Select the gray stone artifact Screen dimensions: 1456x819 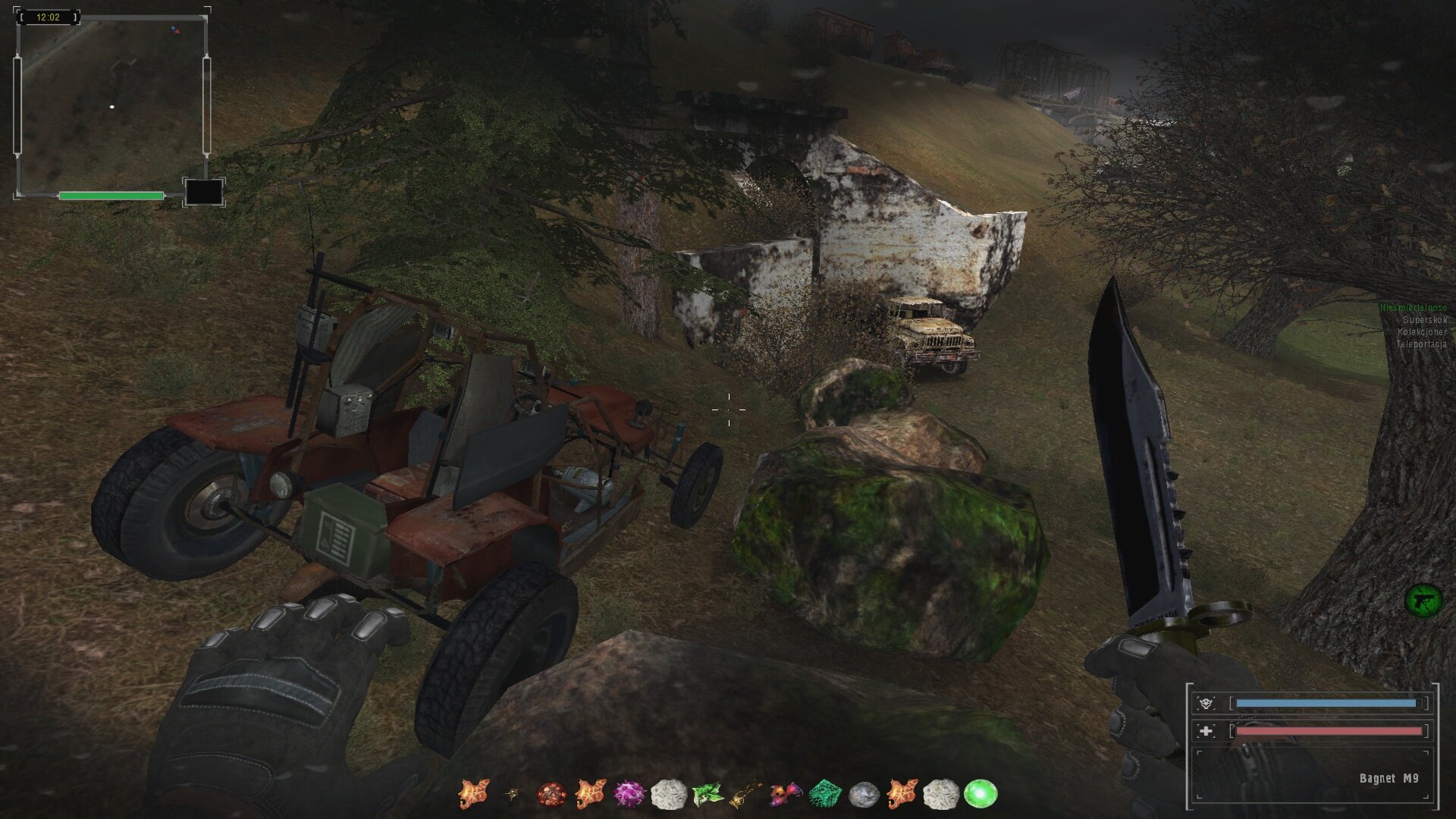click(863, 795)
